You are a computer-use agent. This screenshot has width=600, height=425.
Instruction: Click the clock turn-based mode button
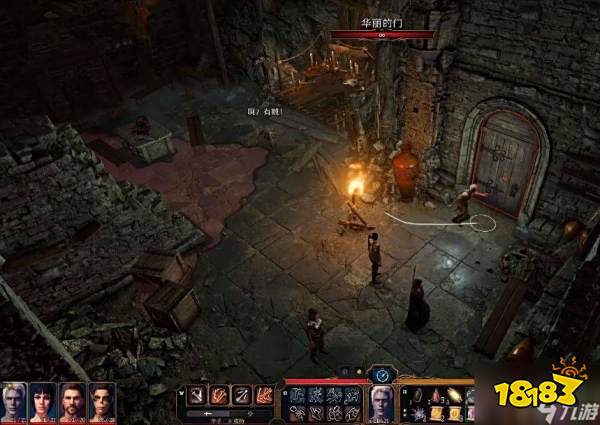click(381, 375)
